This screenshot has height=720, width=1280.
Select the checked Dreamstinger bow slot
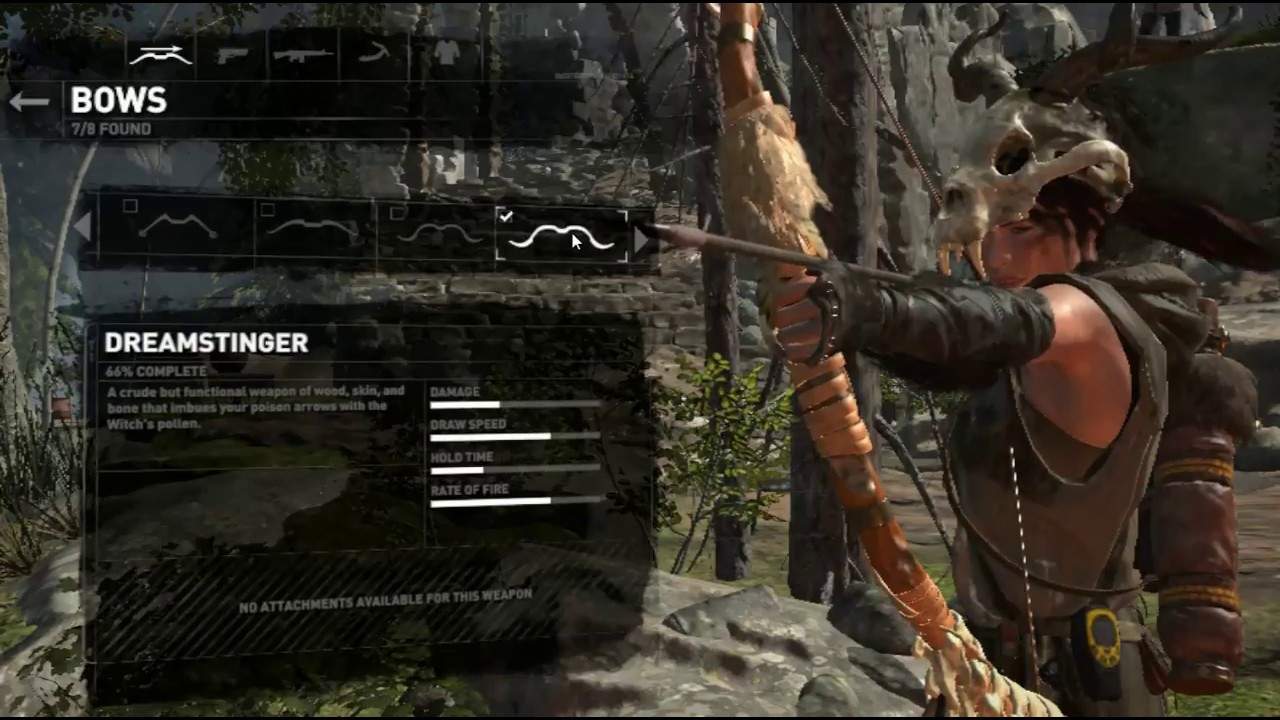[561, 236]
